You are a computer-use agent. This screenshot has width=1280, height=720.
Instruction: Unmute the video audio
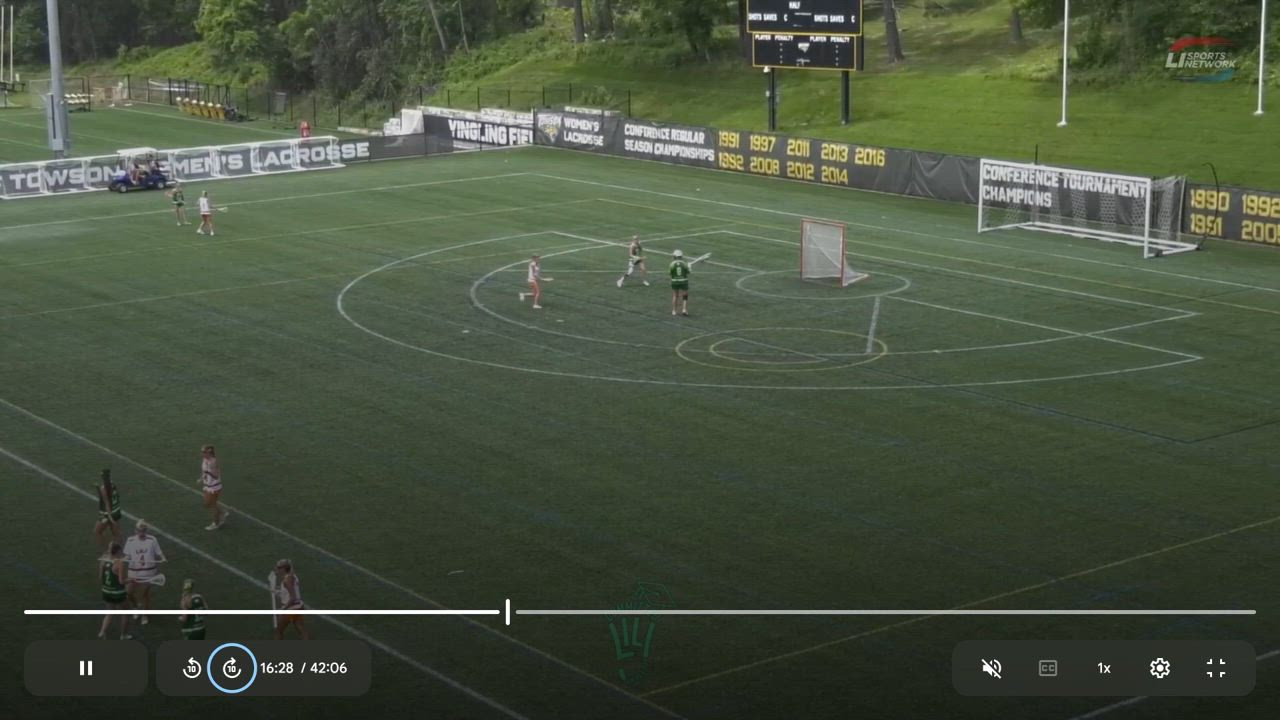pyautogui.click(x=992, y=668)
